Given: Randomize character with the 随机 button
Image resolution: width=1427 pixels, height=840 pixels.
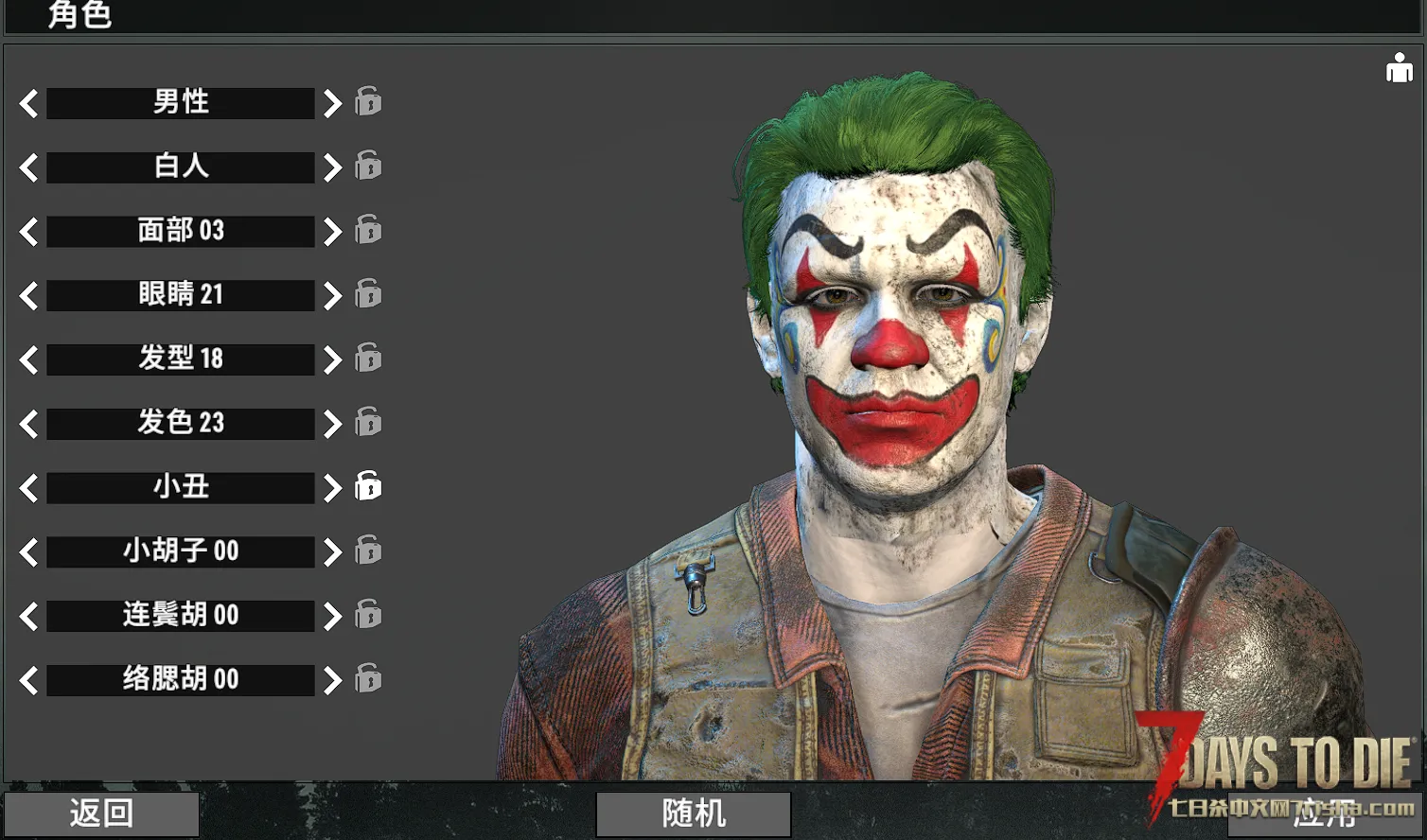Looking at the screenshot, I should (694, 814).
